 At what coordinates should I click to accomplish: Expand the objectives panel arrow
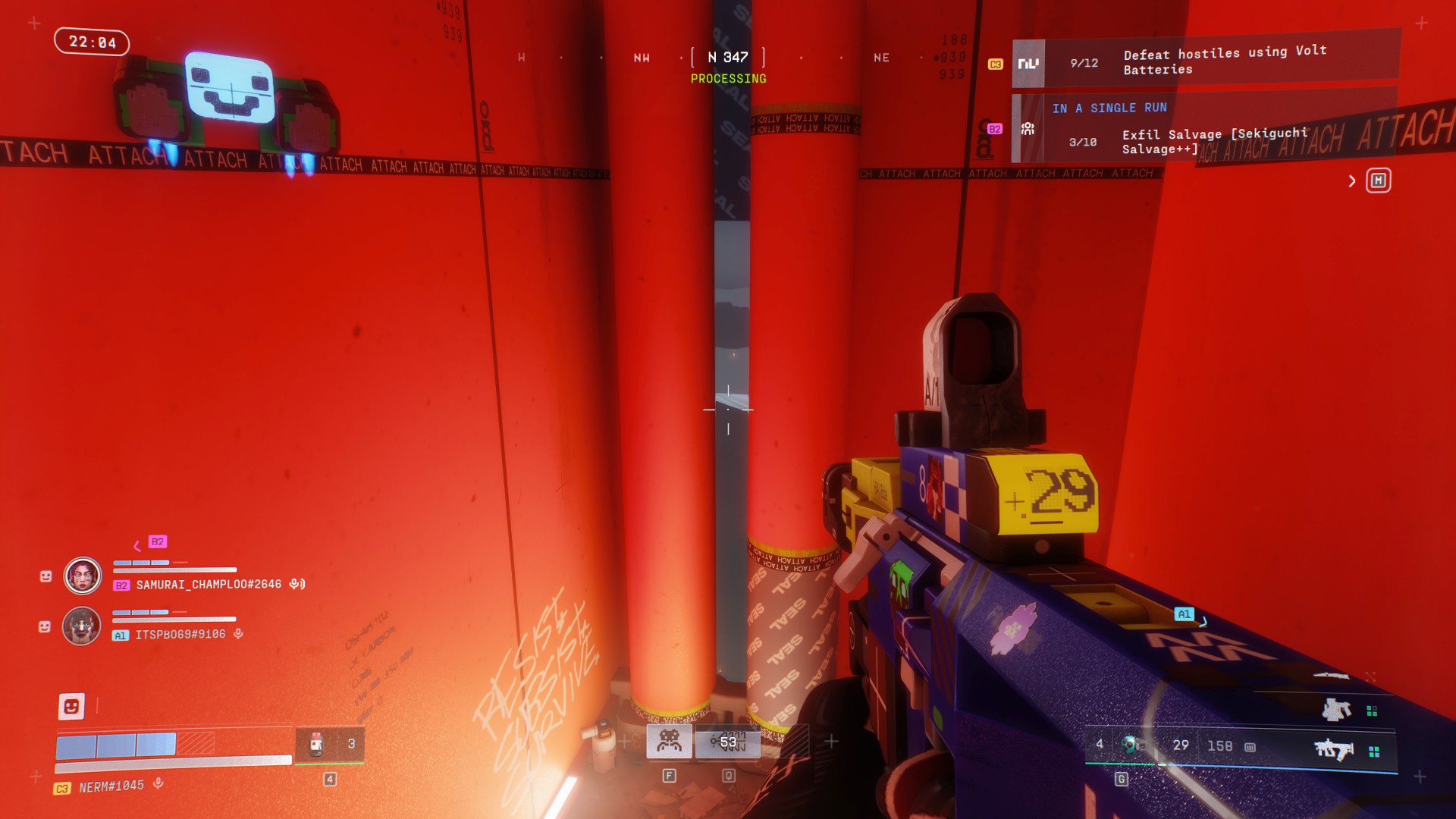tap(1352, 180)
